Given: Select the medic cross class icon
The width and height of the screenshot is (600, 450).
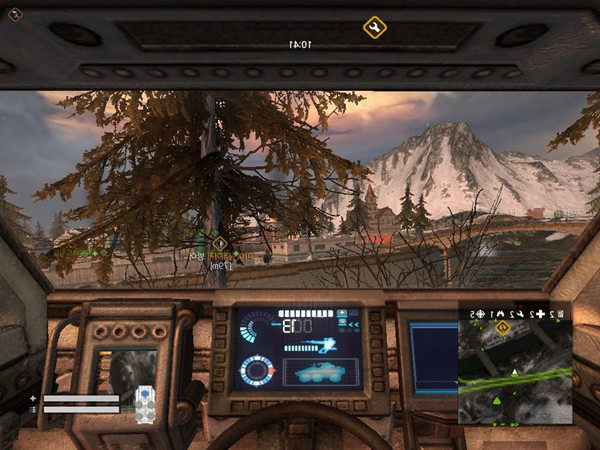Looking at the screenshot, I should 541,315.
